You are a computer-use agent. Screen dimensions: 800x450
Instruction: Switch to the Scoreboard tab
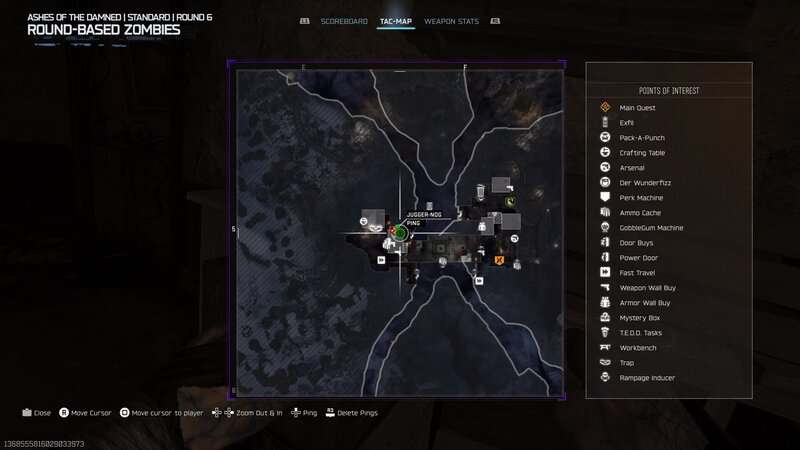tap(345, 21)
